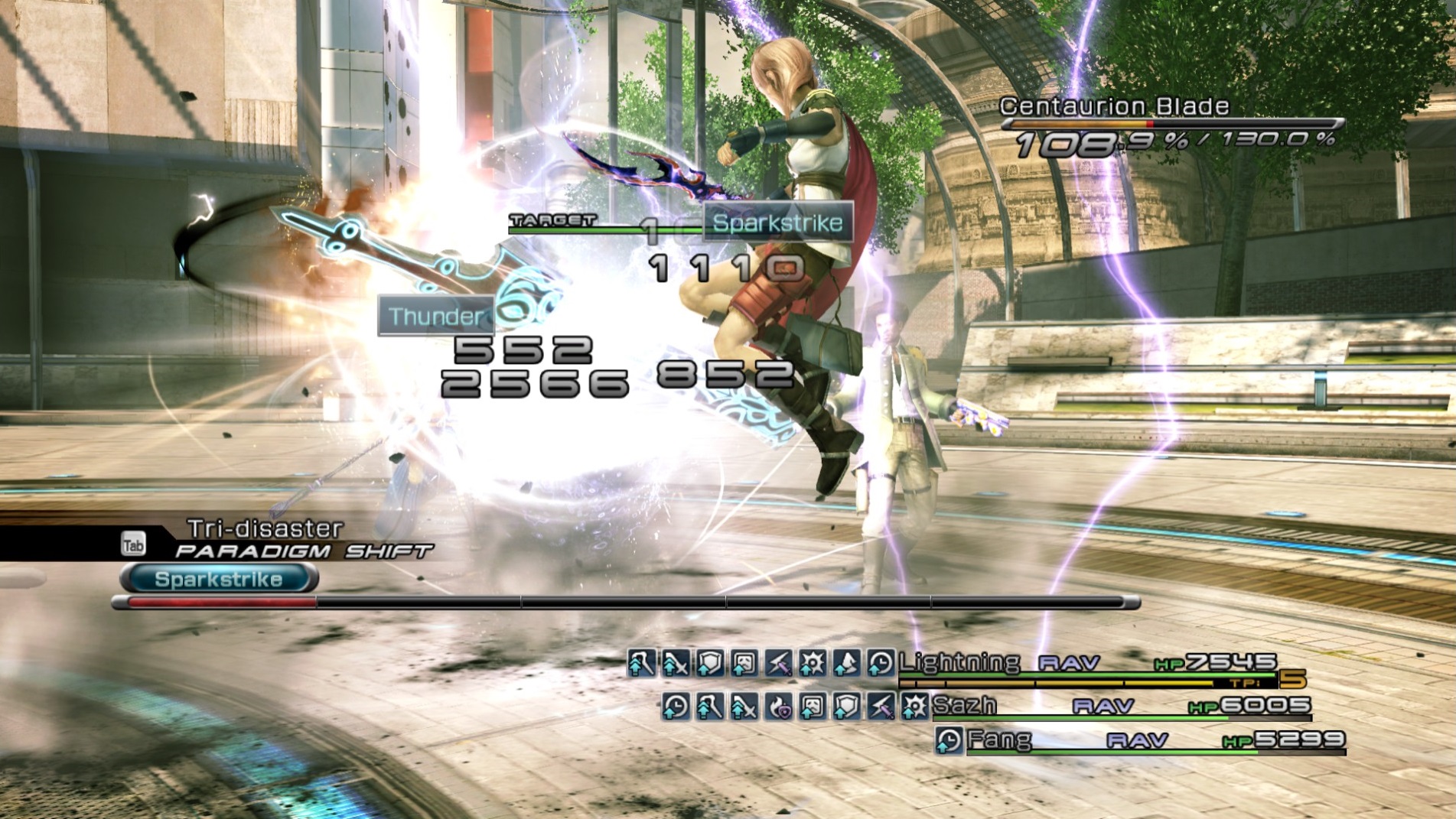Image resolution: width=1456 pixels, height=819 pixels.
Task: Open the Paradigm Shift menu
Action: (303, 551)
